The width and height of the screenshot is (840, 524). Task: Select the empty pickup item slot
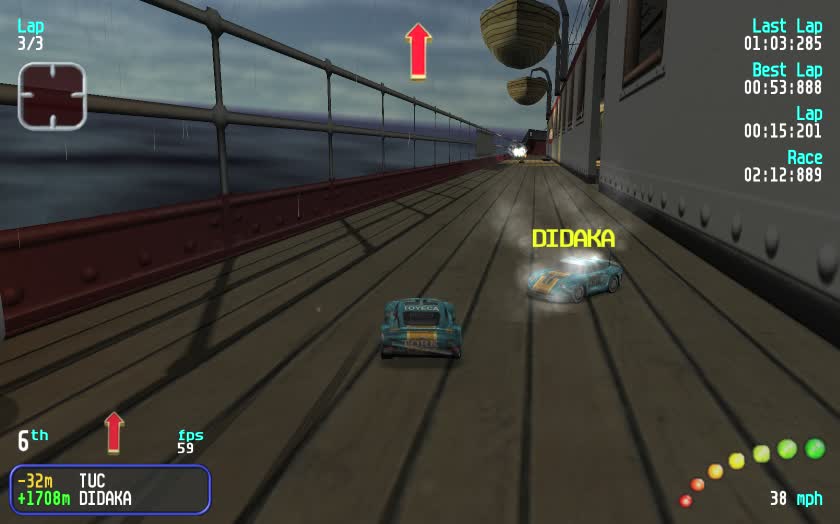pyautogui.click(x=52, y=96)
